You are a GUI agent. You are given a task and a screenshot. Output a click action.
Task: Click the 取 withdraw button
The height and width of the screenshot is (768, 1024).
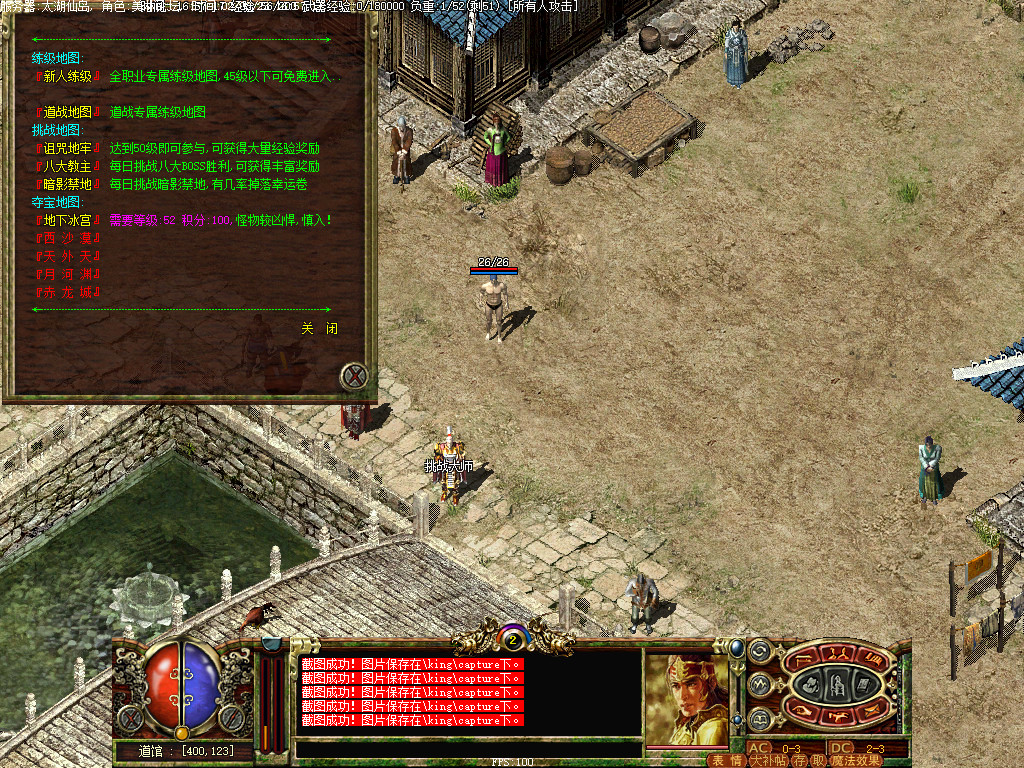pyautogui.click(x=818, y=760)
